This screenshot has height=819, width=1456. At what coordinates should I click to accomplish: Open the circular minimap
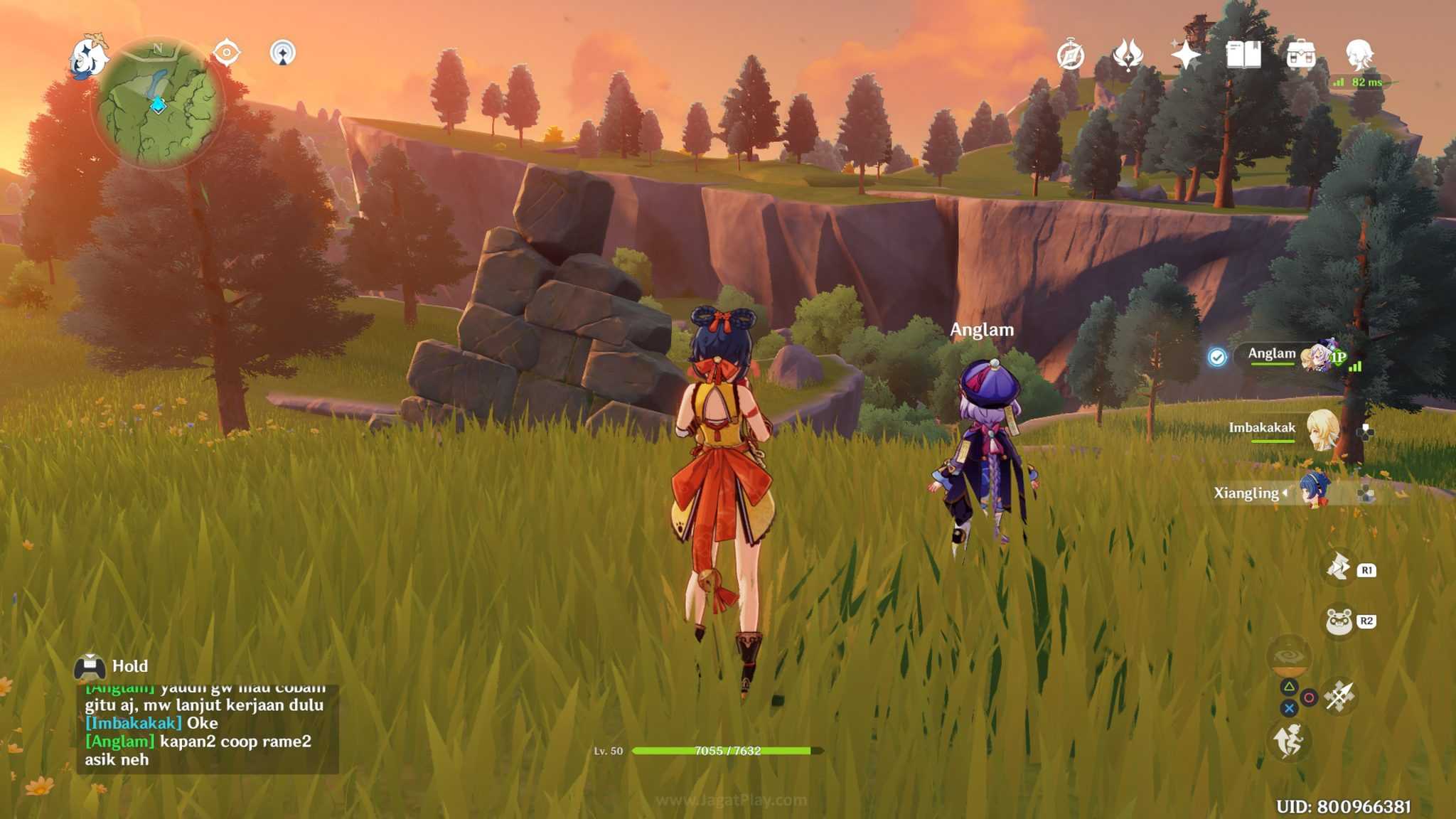[159, 103]
